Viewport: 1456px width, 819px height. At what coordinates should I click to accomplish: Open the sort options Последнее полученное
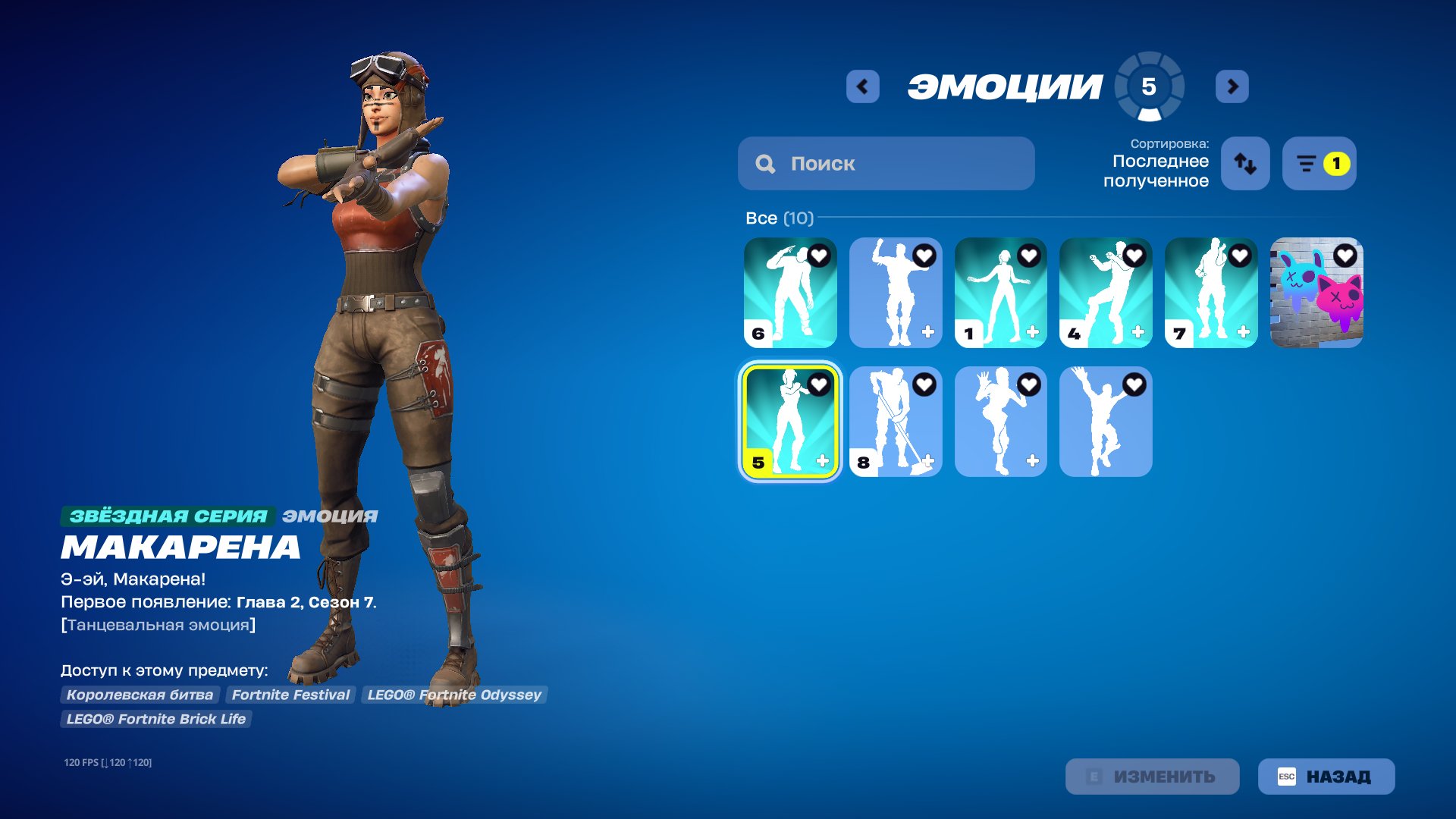[x=1244, y=163]
